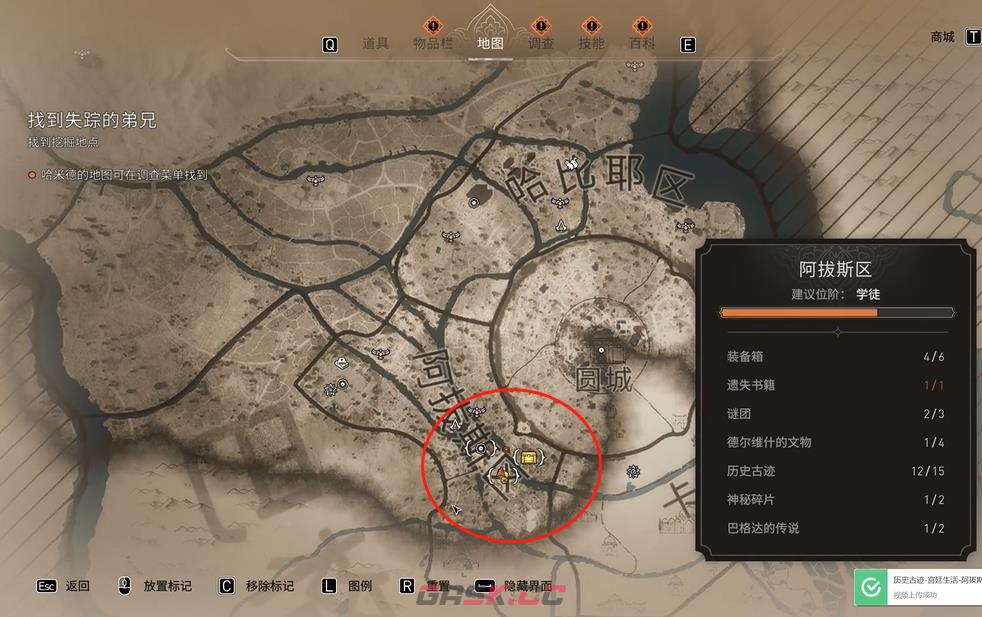
Task: Open the 图例 map legend
Action: 359,586
